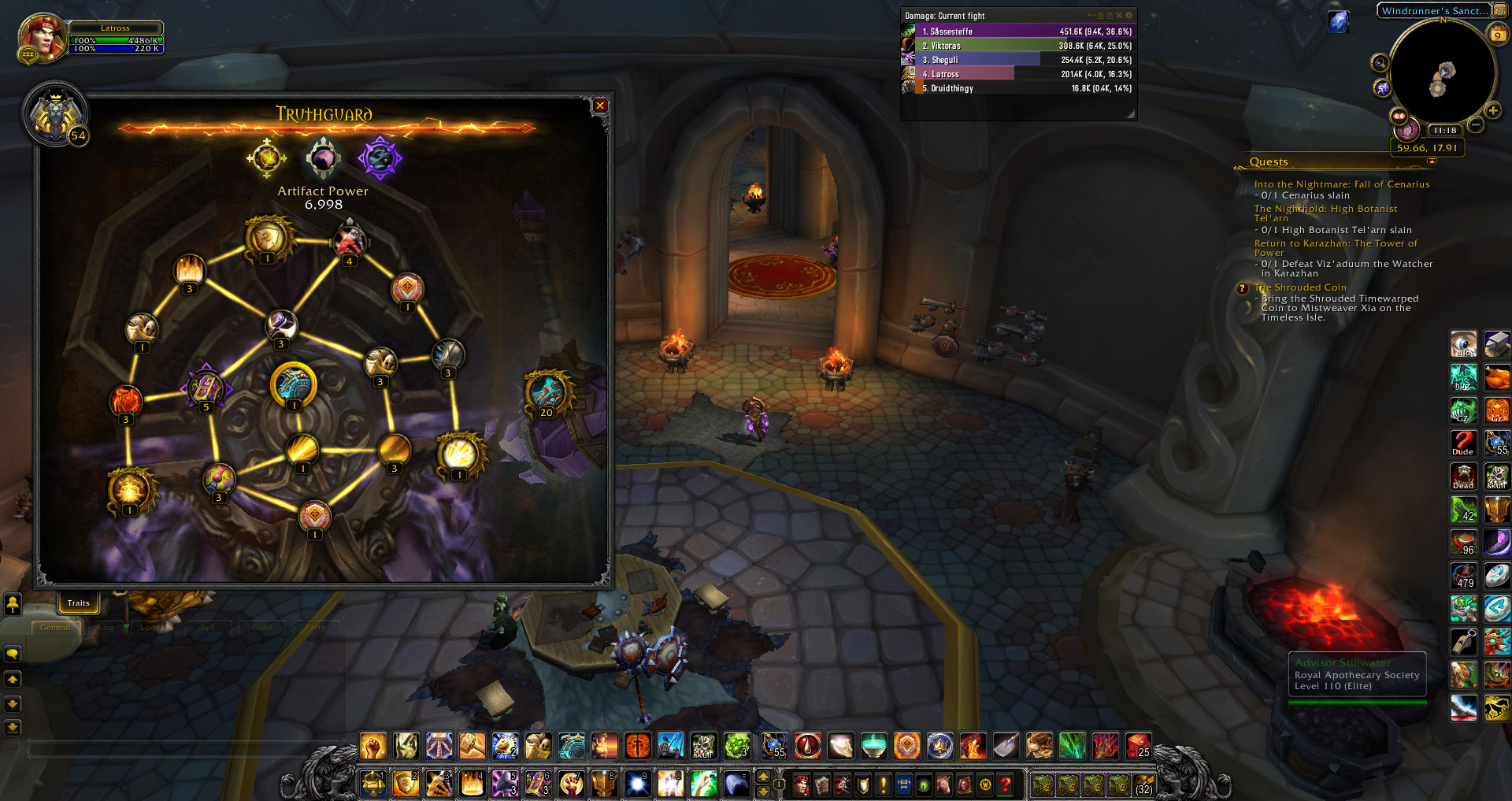The height and width of the screenshot is (801, 1512).
Task: Open the Loot chat tab
Action: [x=150, y=628]
